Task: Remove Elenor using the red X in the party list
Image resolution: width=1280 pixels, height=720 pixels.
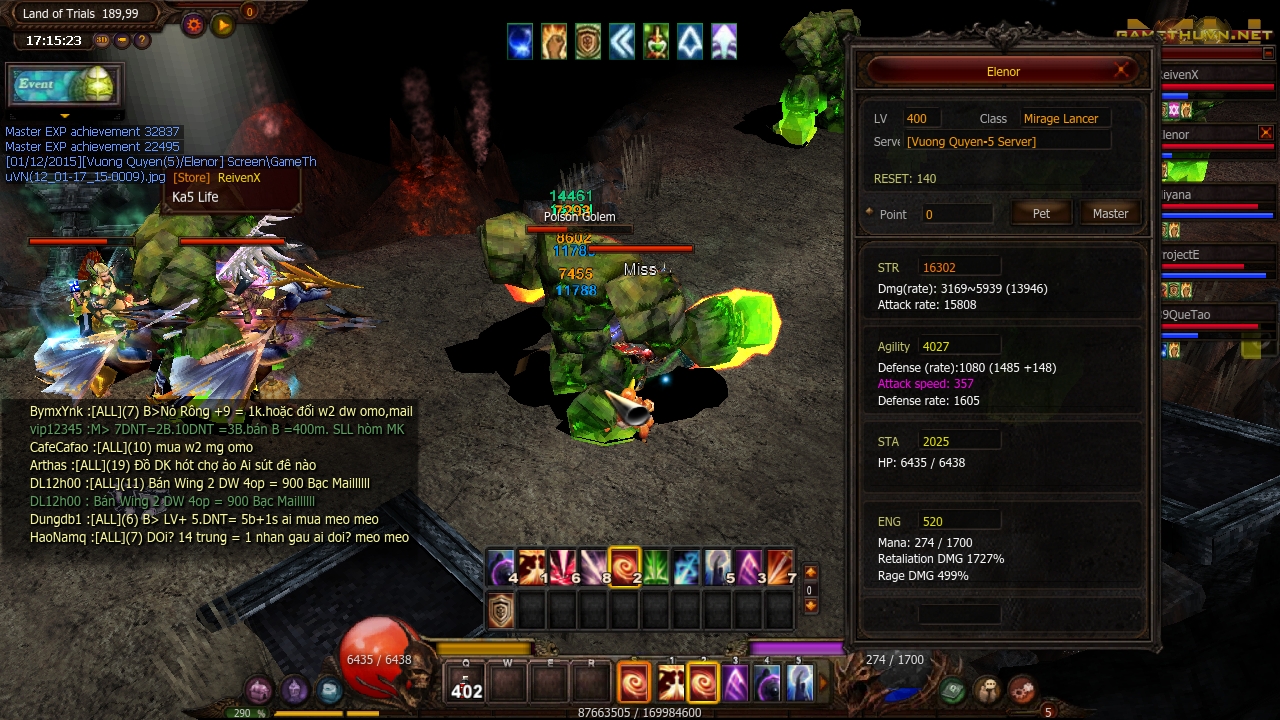Action: (x=1266, y=133)
